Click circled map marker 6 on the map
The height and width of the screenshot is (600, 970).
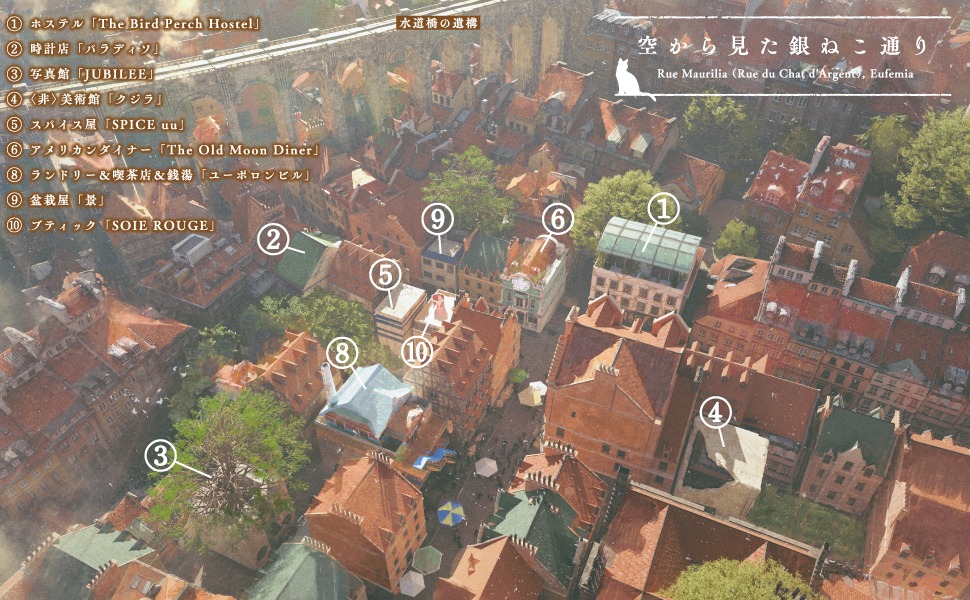coord(557,217)
